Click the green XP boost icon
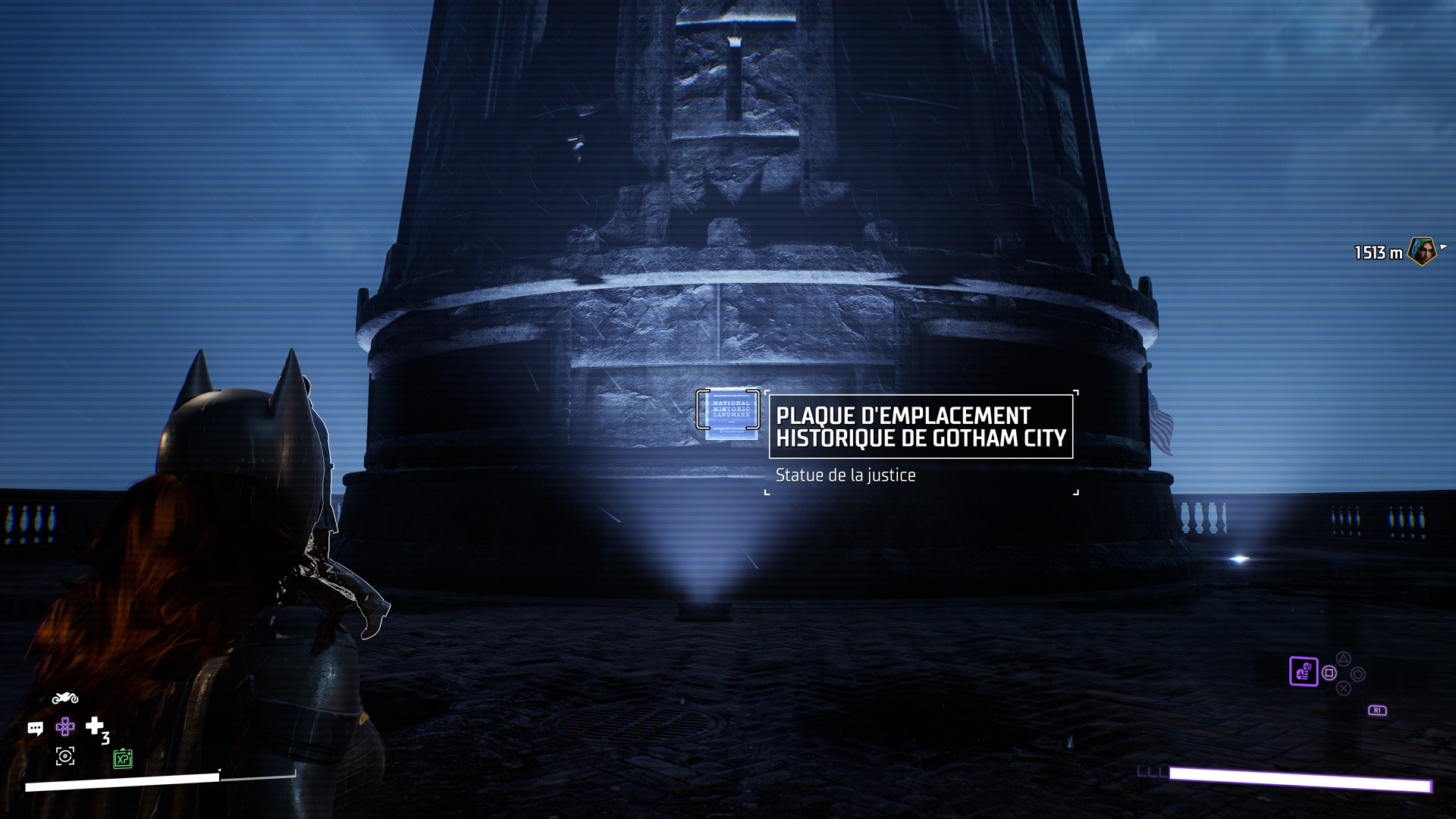 [123, 758]
